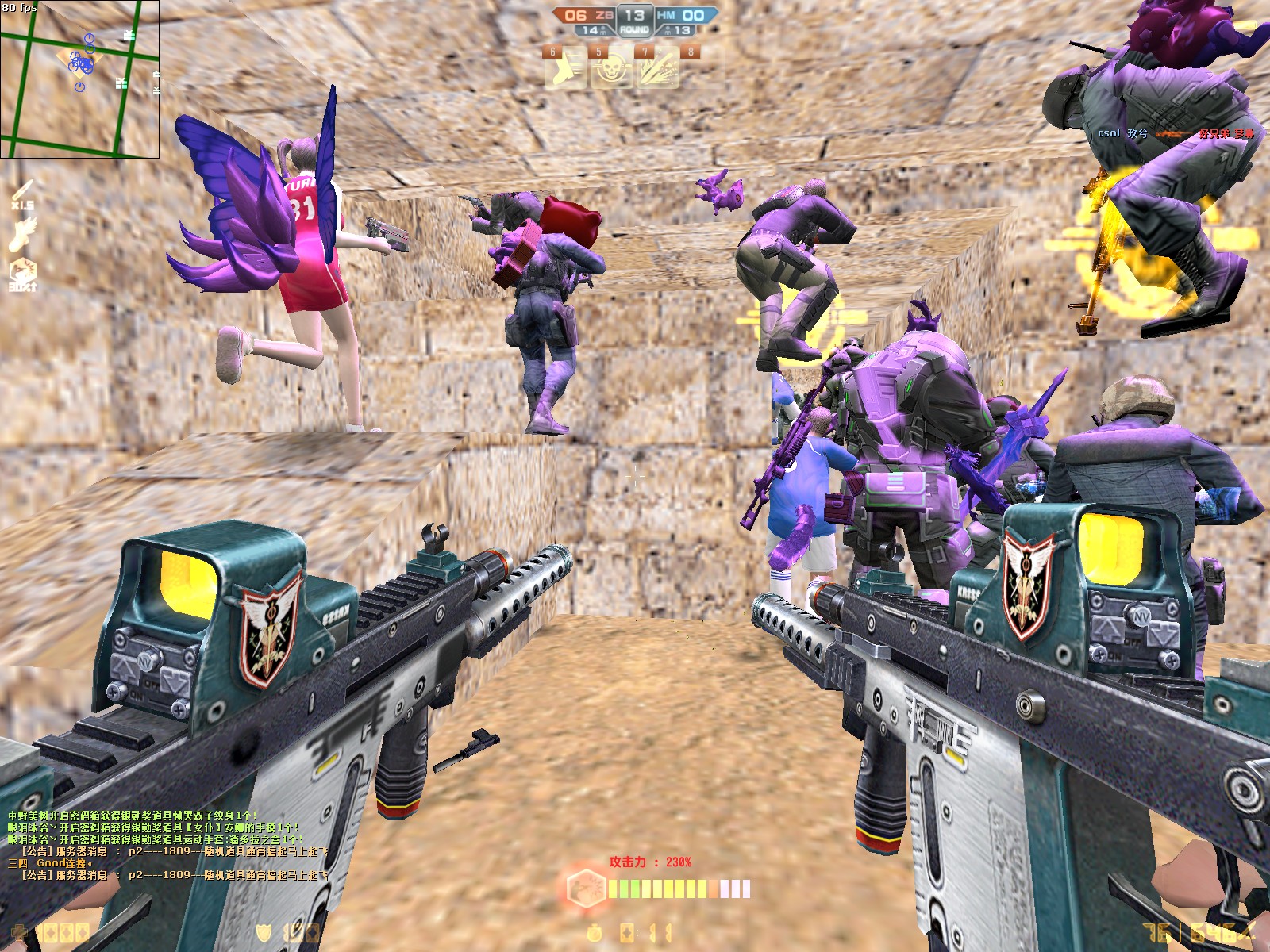Click the bullet x1.5 damage buff icon
1270x952 pixels.
(23, 194)
